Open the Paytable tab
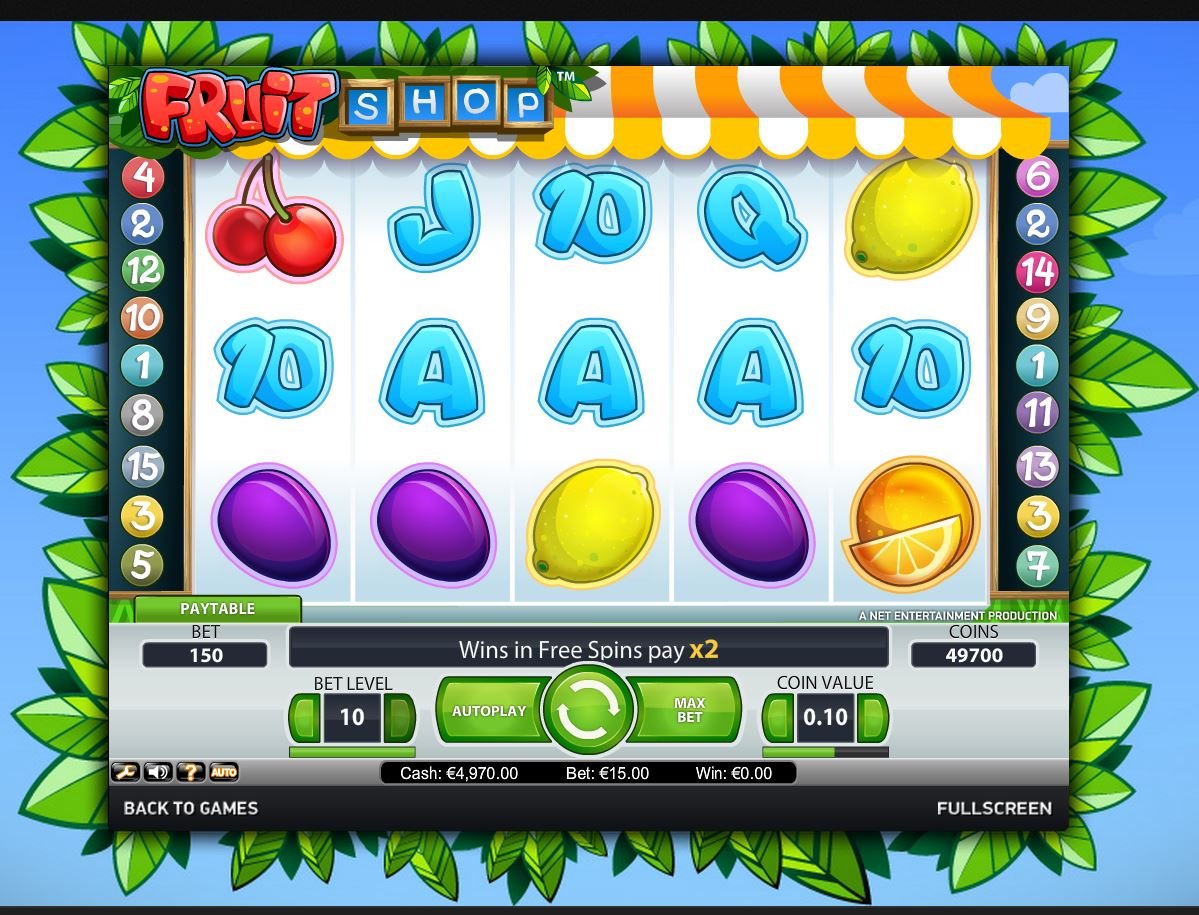1199x915 pixels. (217, 608)
